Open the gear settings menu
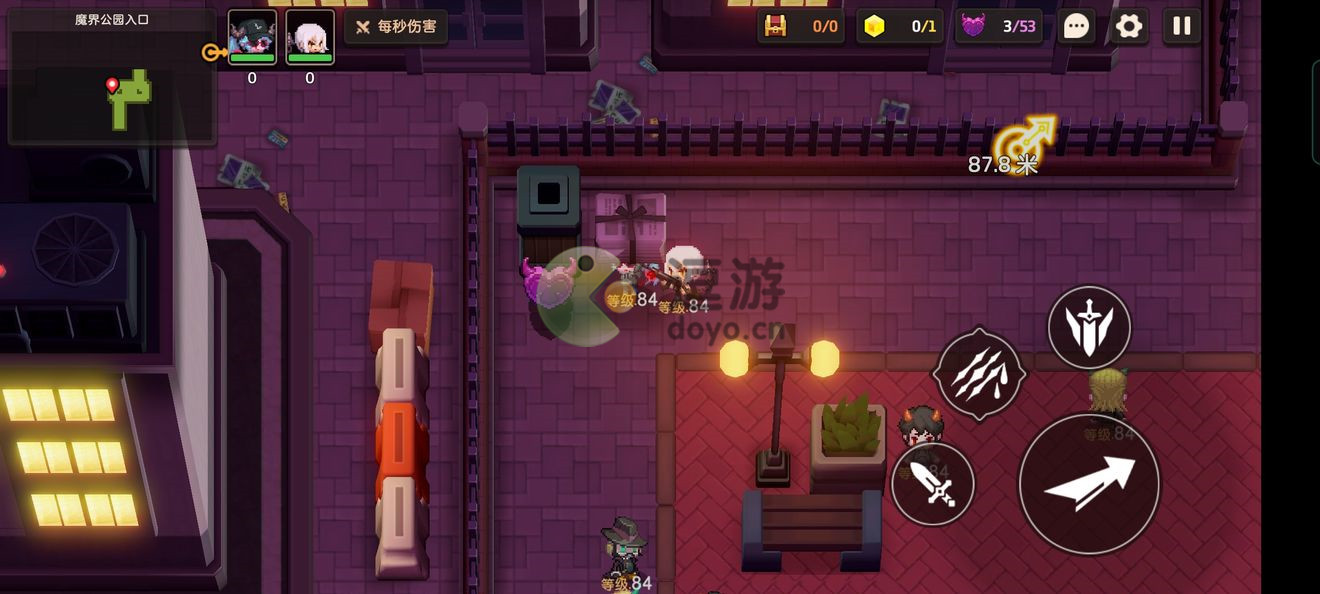The image size is (1320, 594). pyautogui.click(x=1129, y=26)
